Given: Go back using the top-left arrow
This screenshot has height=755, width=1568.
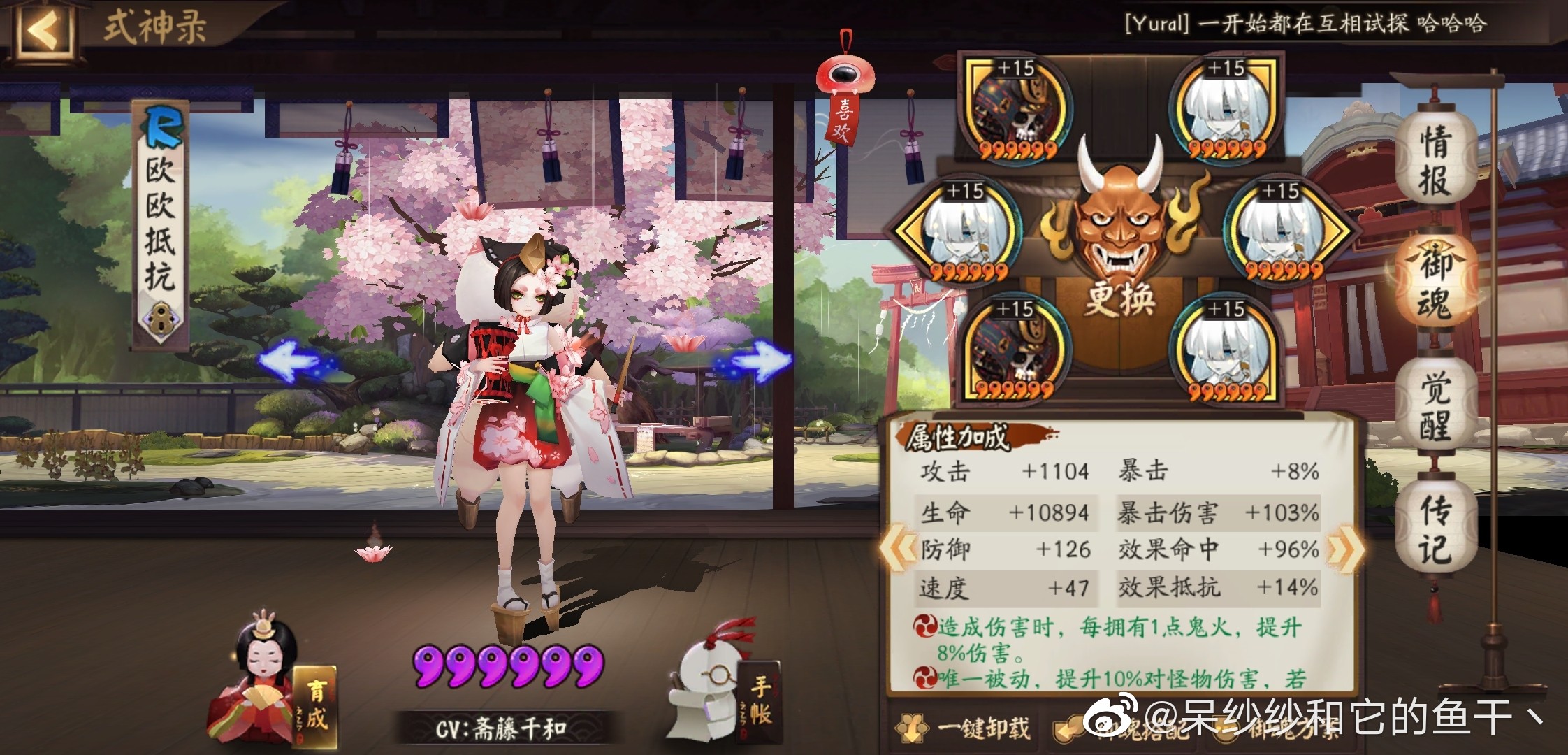Looking at the screenshot, I should [43, 29].
